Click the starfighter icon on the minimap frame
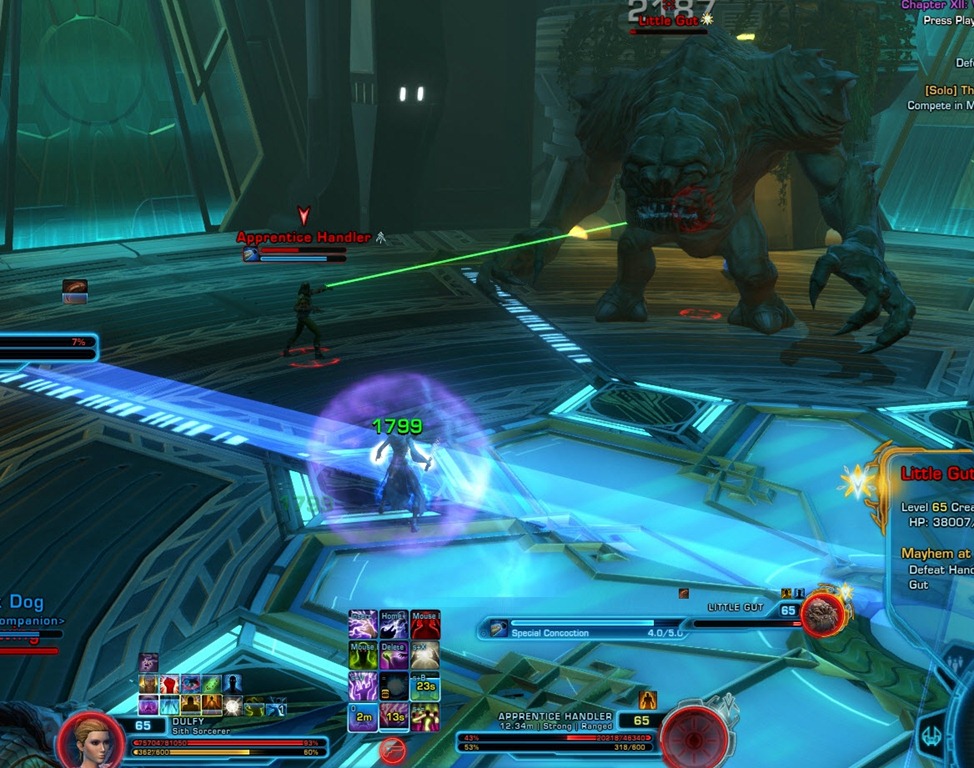 (x=931, y=735)
